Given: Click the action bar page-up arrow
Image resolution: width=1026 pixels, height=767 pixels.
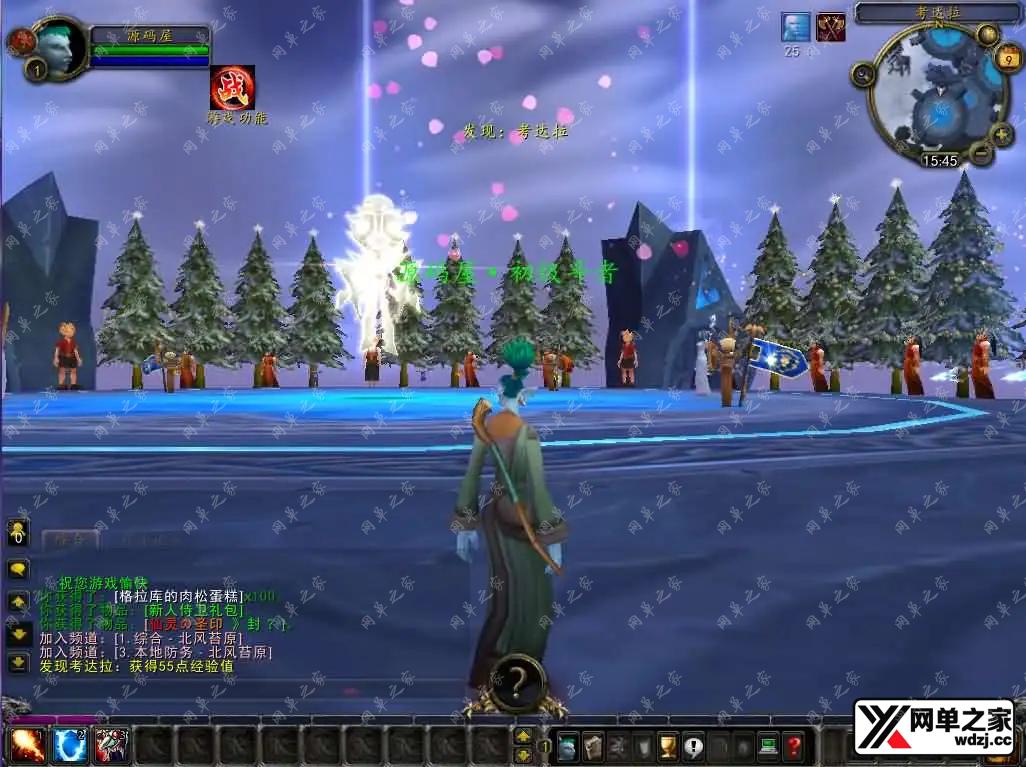Looking at the screenshot, I should 523,736.
